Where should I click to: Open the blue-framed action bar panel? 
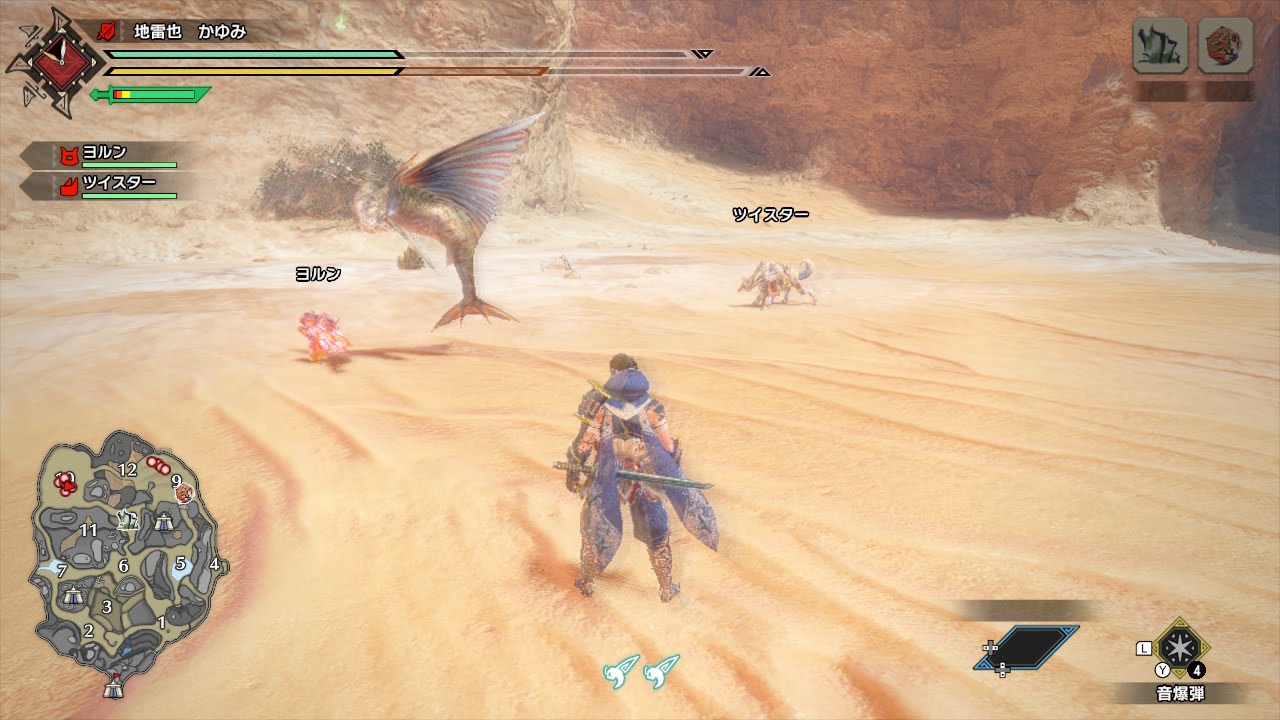(x=1027, y=647)
